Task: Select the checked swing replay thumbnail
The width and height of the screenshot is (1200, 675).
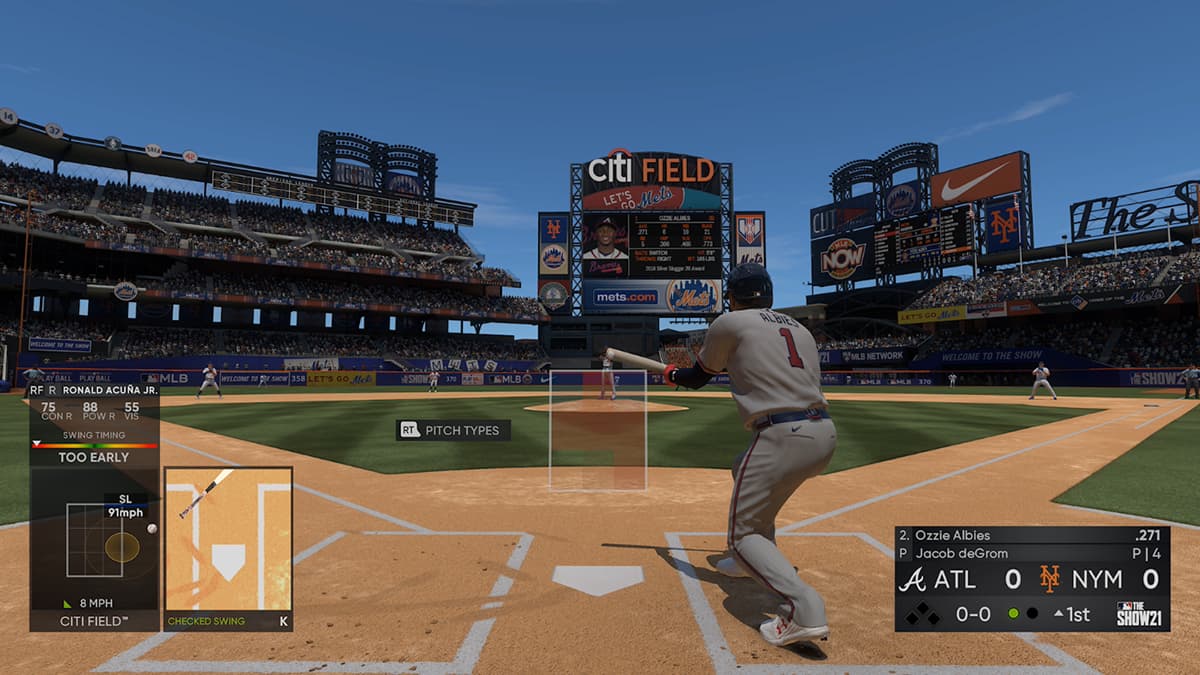Action: (228, 538)
